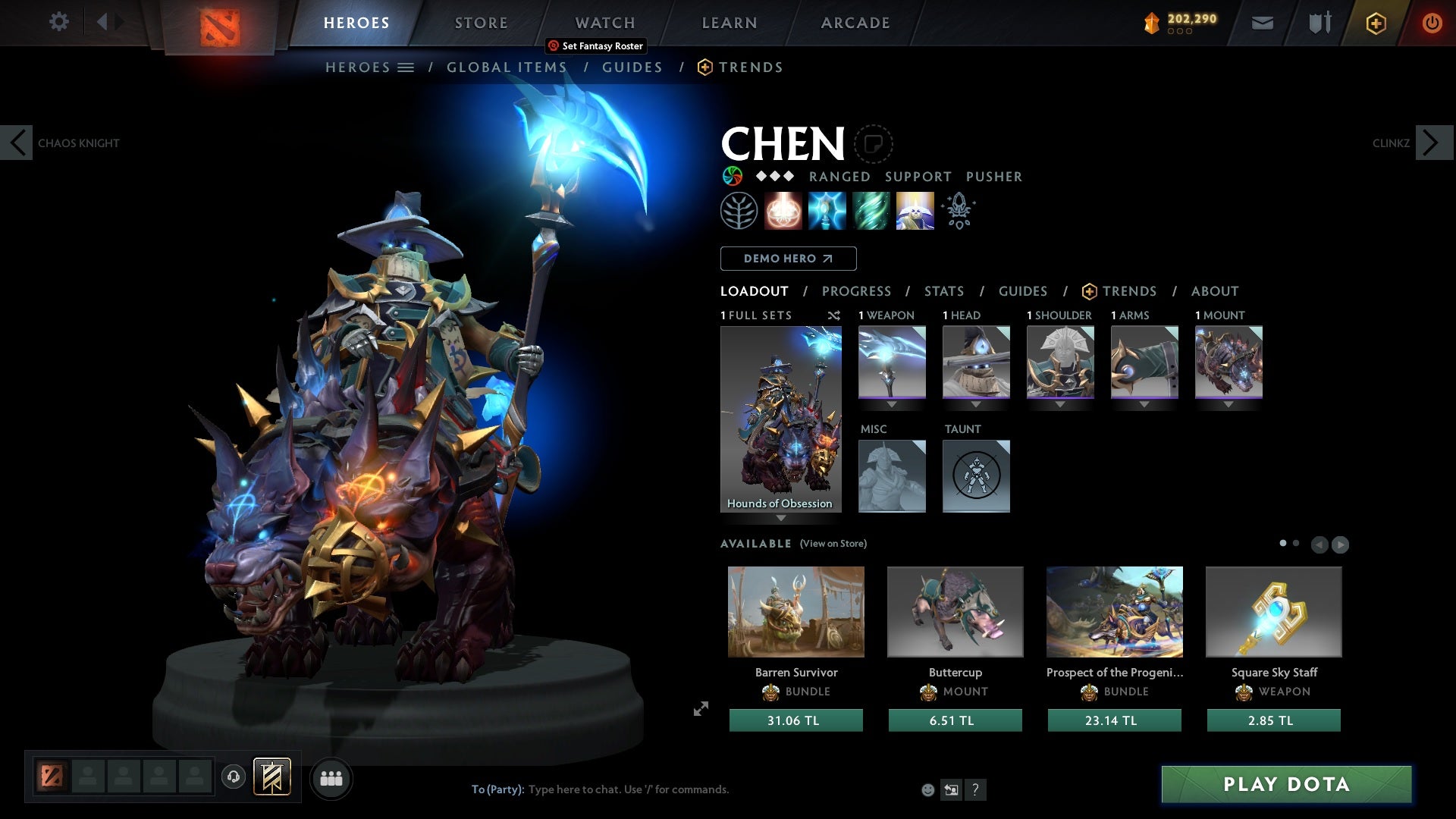Screen dimensions: 1456x819
Task: Select Chen's ranged attack type indicator
Action: point(839,177)
